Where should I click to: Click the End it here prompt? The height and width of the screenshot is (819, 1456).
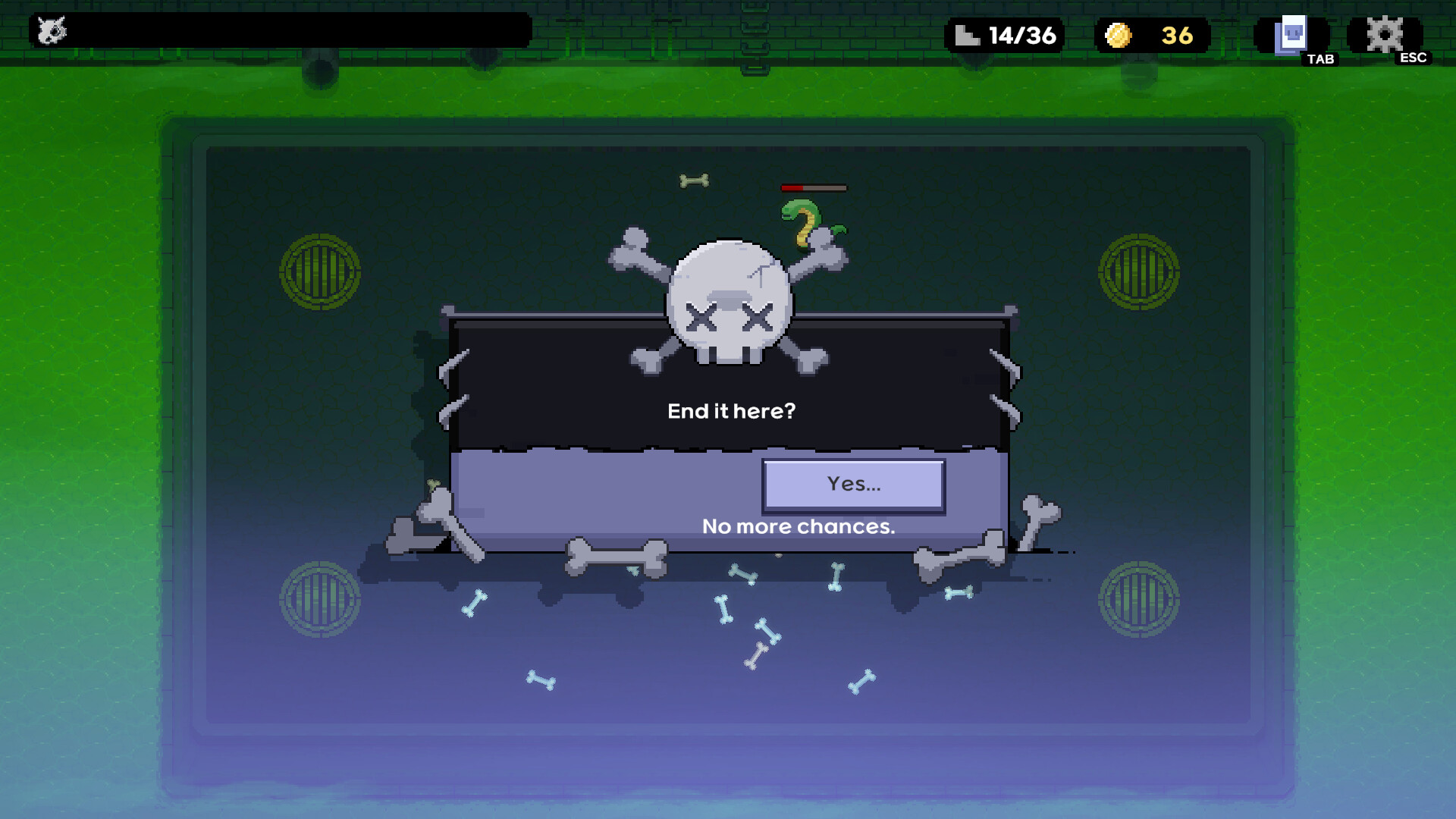pyautogui.click(x=730, y=409)
